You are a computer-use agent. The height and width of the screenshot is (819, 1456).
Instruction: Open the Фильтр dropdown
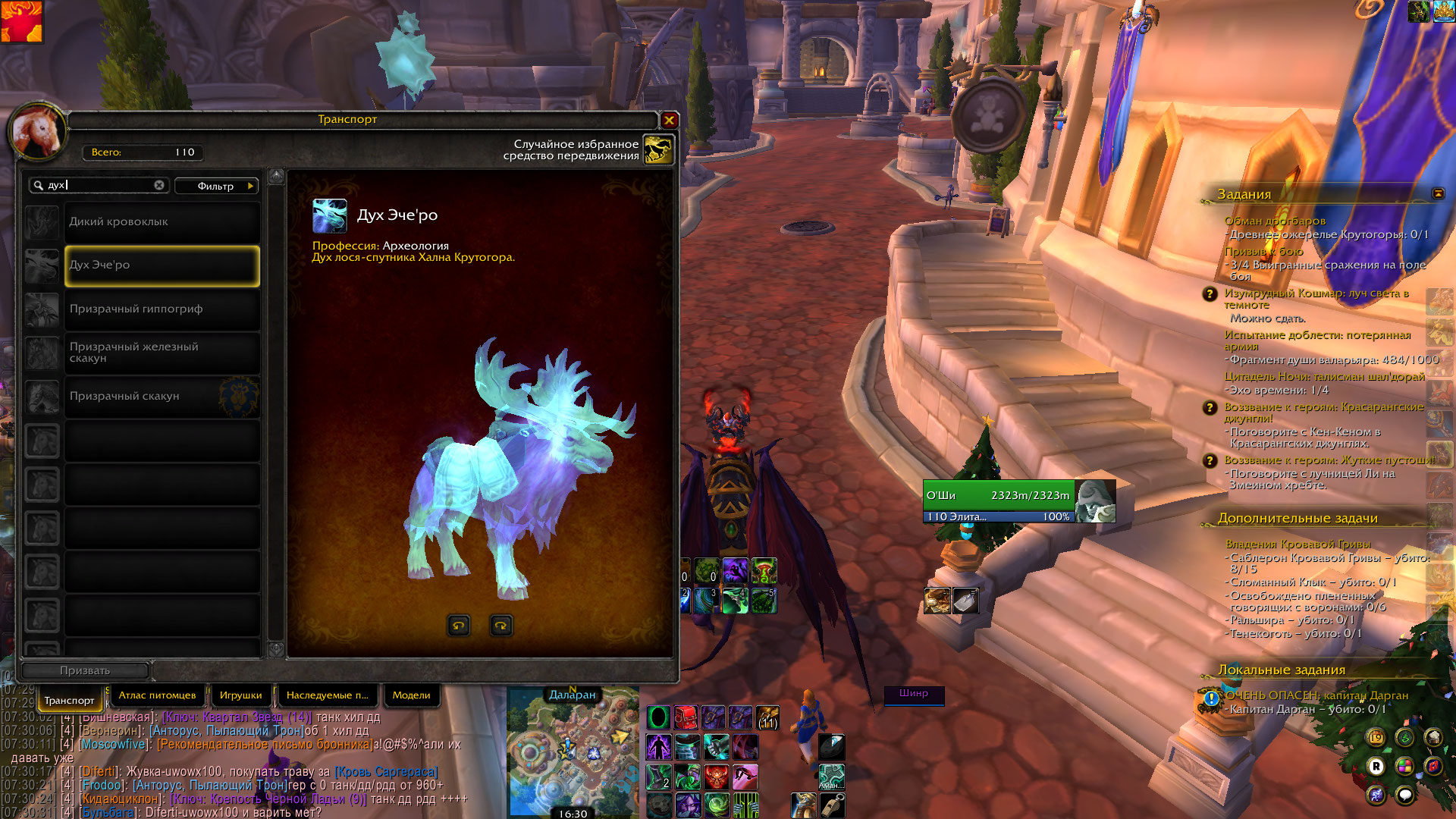click(217, 186)
